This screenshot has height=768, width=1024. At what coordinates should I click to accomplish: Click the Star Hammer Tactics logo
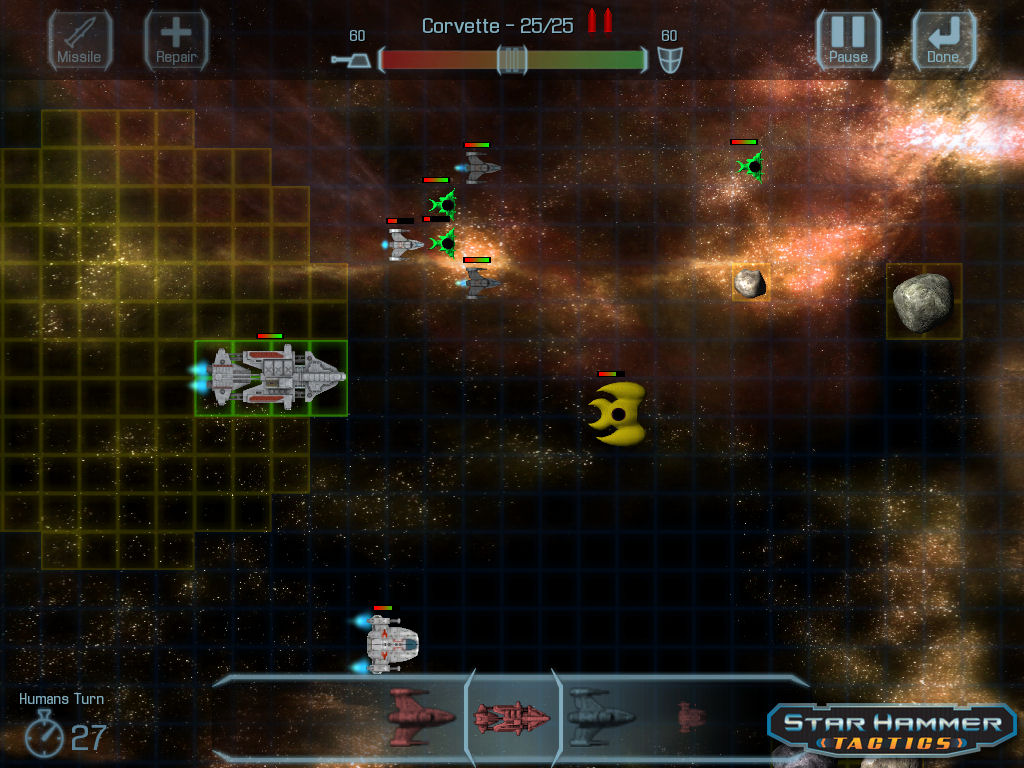[x=893, y=729]
